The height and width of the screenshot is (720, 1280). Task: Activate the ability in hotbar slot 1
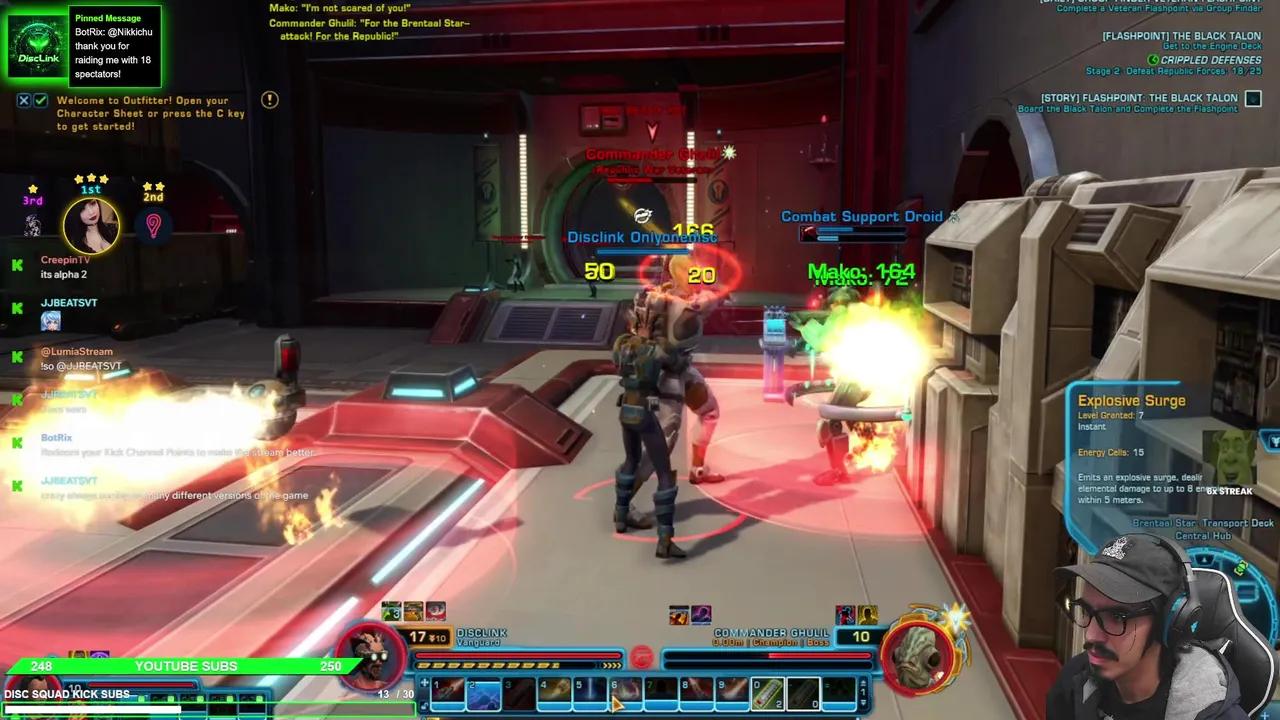[447, 694]
